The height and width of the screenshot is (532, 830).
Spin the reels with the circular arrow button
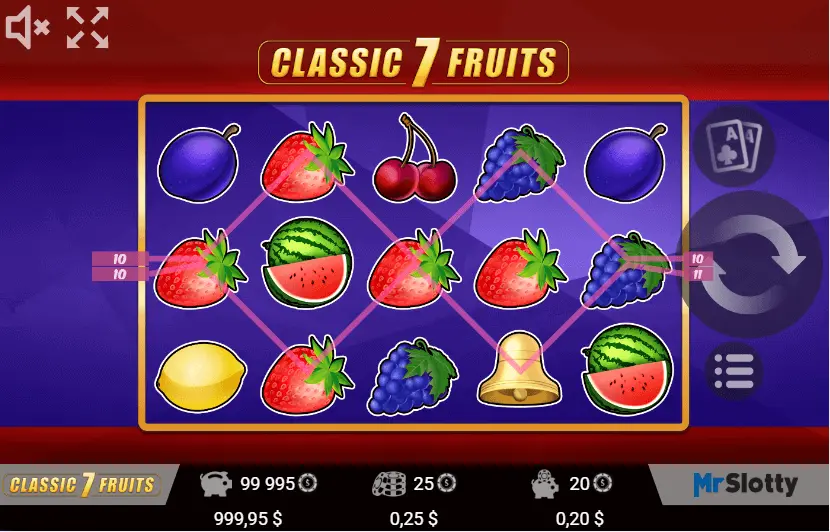pos(757,264)
